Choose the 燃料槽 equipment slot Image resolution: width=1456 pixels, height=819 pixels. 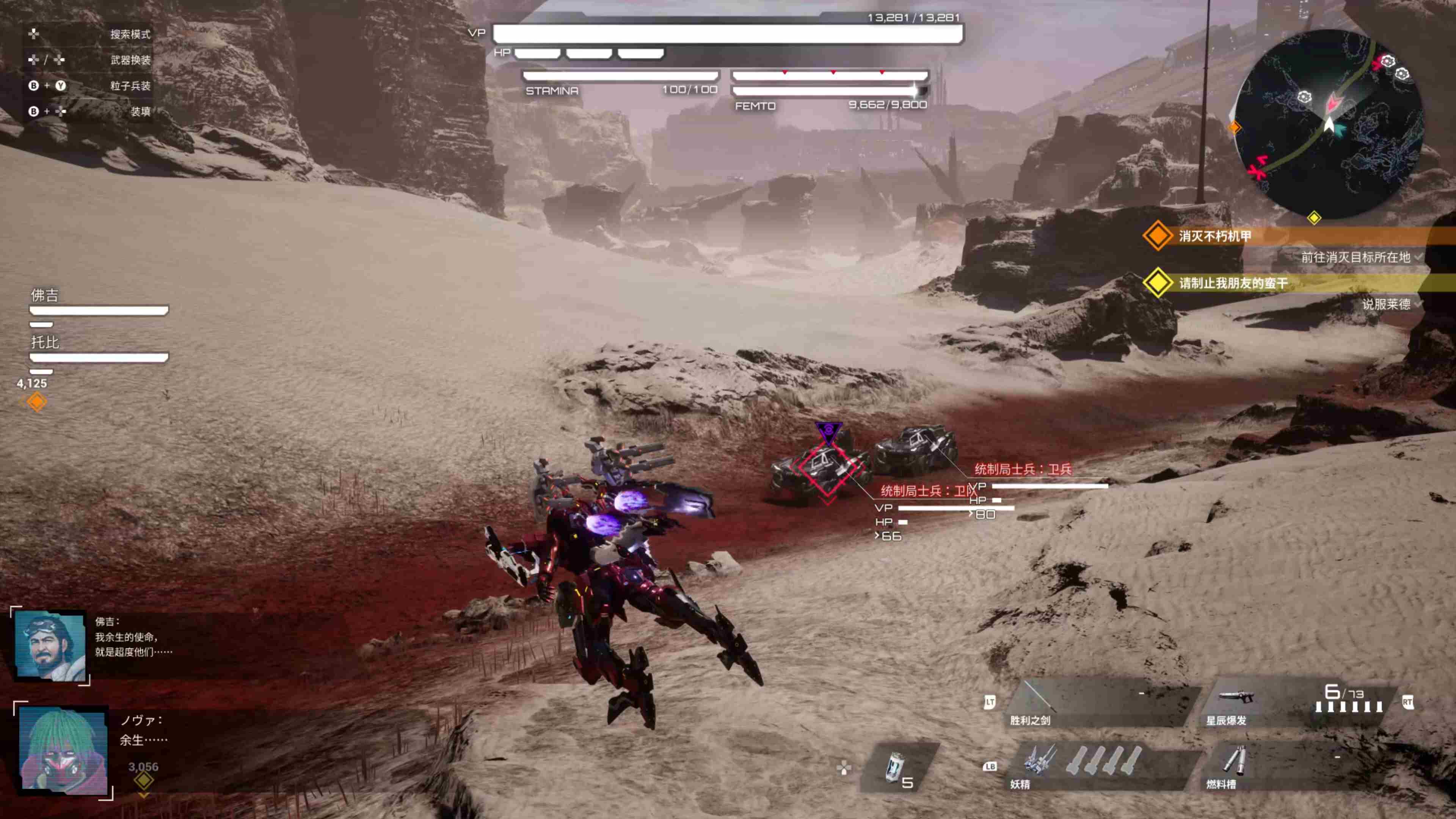1294,766
